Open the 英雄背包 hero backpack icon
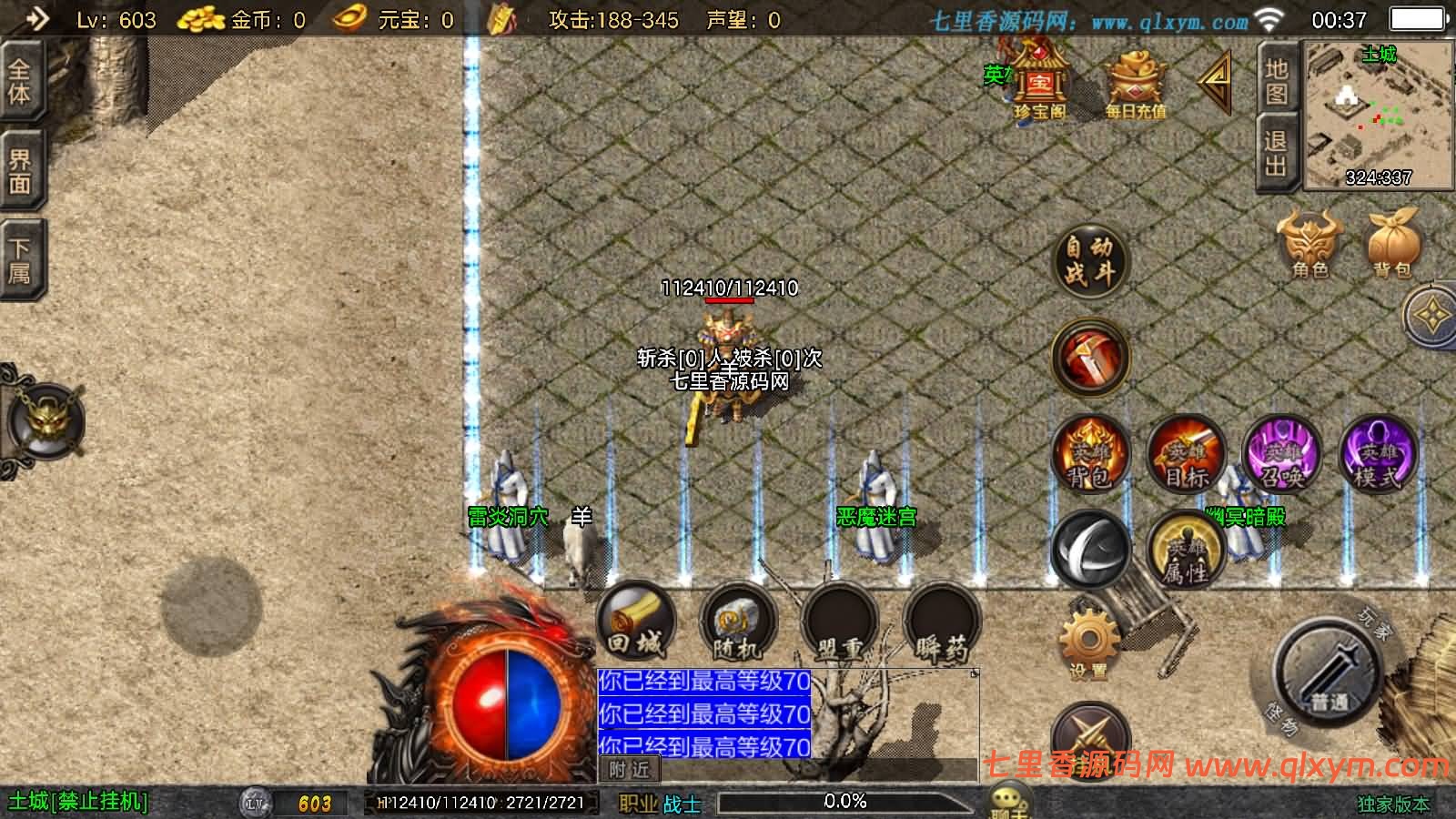Image resolution: width=1456 pixels, height=819 pixels. point(1090,455)
